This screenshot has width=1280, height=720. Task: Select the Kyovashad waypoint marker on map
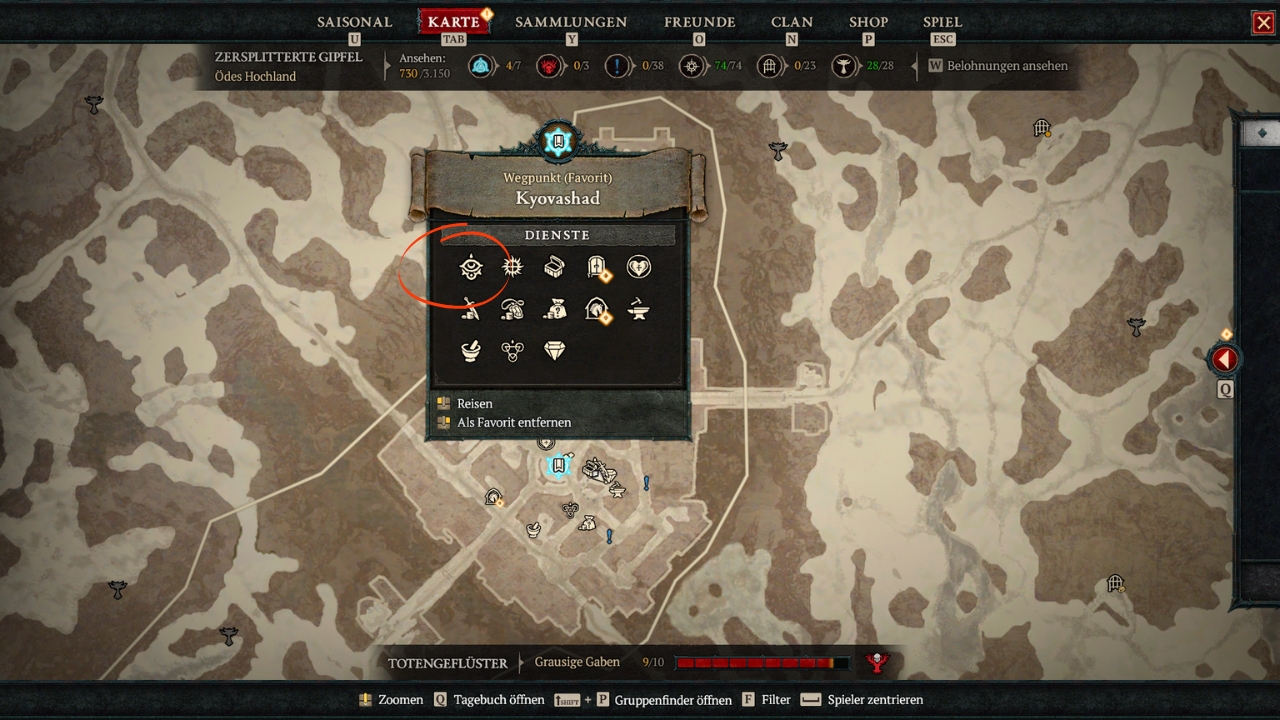(559, 465)
